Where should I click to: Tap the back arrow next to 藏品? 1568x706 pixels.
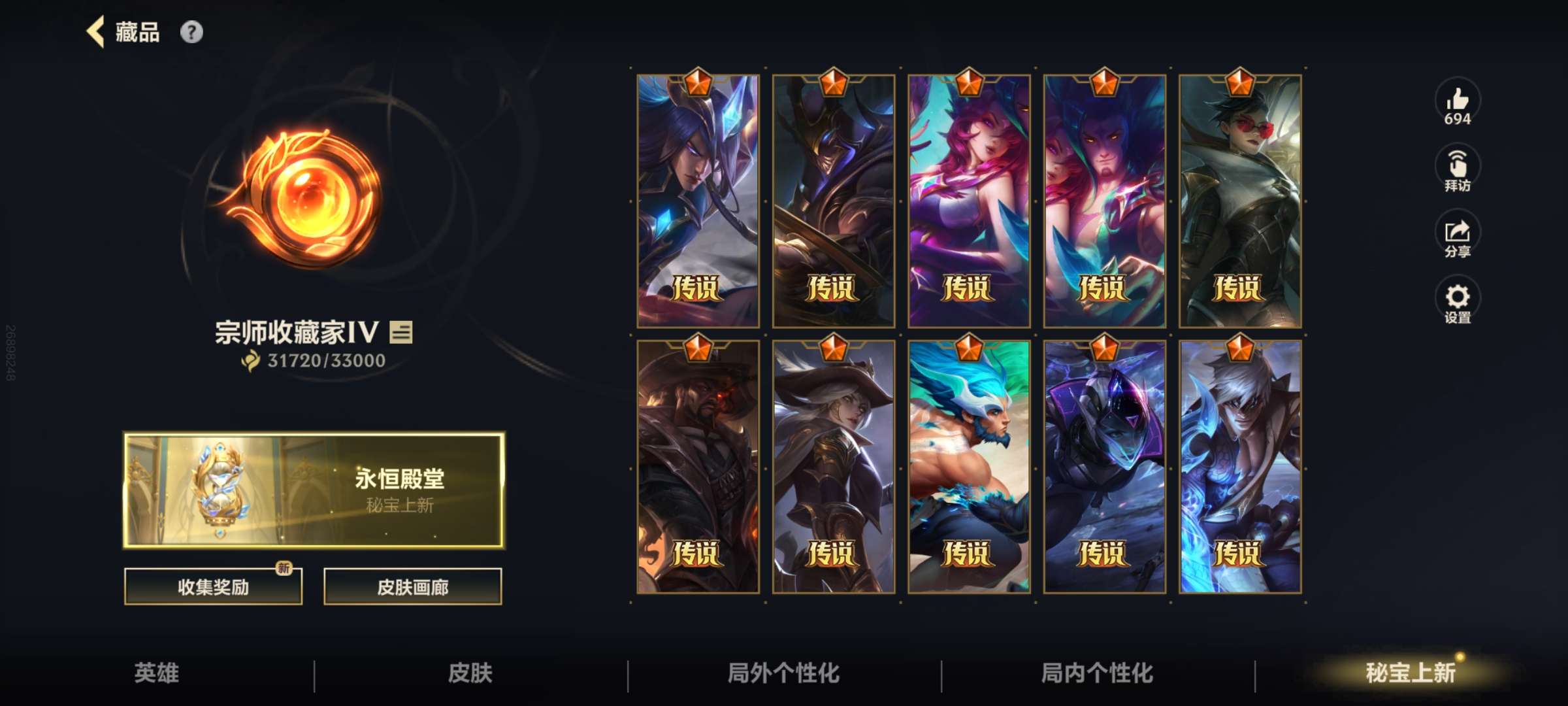[95, 31]
